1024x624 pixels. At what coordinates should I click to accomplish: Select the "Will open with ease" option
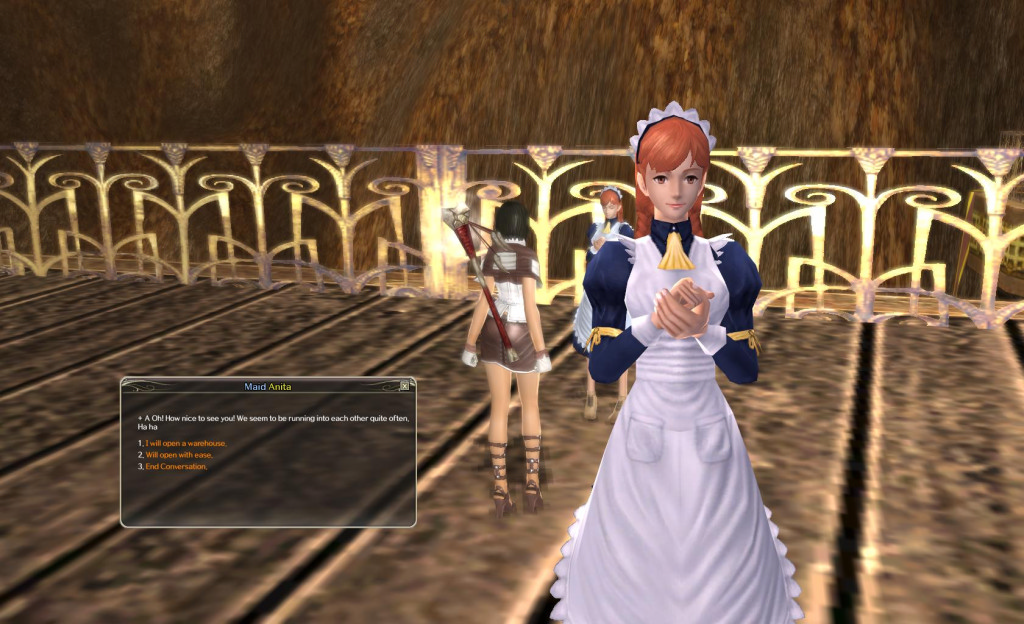tap(179, 455)
